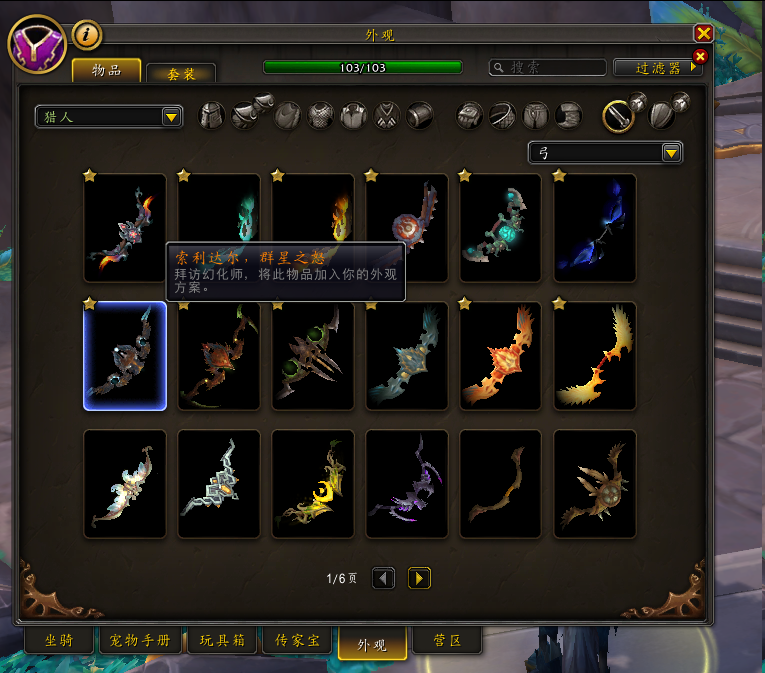Viewport: 765px width, 673px height.
Task: Go to the previous appearance page
Action: pos(383,578)
